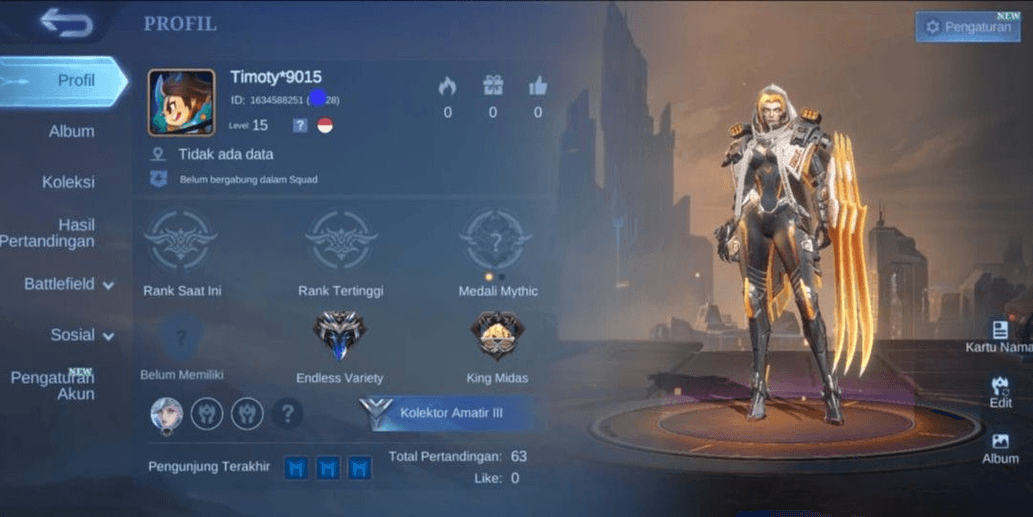View the Rank Tertinggi emblem
The height and width of the screenshot is (517, 1033).
coord(340,240)
